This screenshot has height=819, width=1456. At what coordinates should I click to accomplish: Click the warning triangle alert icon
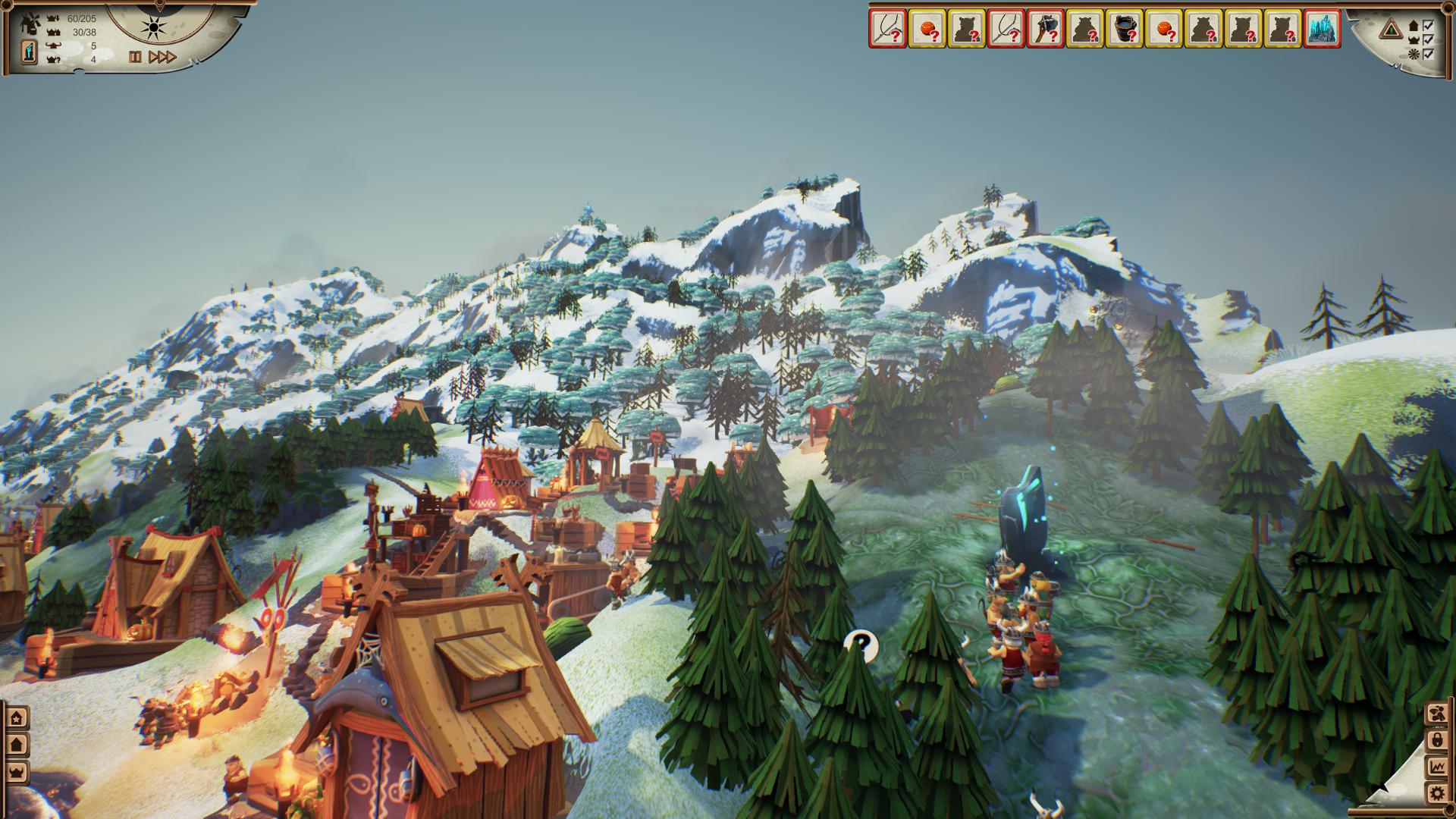click(1389, 30)
